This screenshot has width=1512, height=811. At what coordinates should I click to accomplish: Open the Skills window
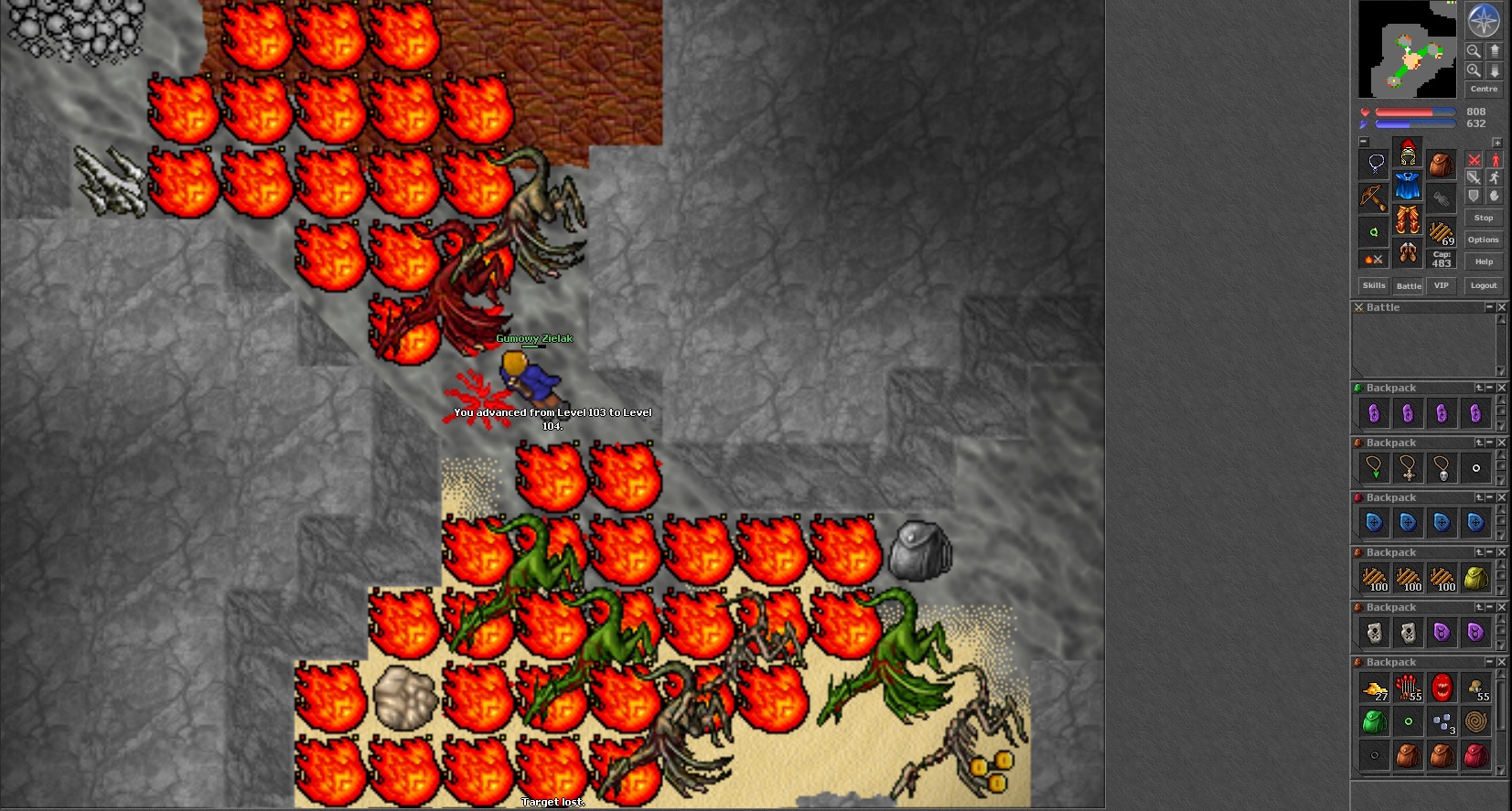(1374, 285)
